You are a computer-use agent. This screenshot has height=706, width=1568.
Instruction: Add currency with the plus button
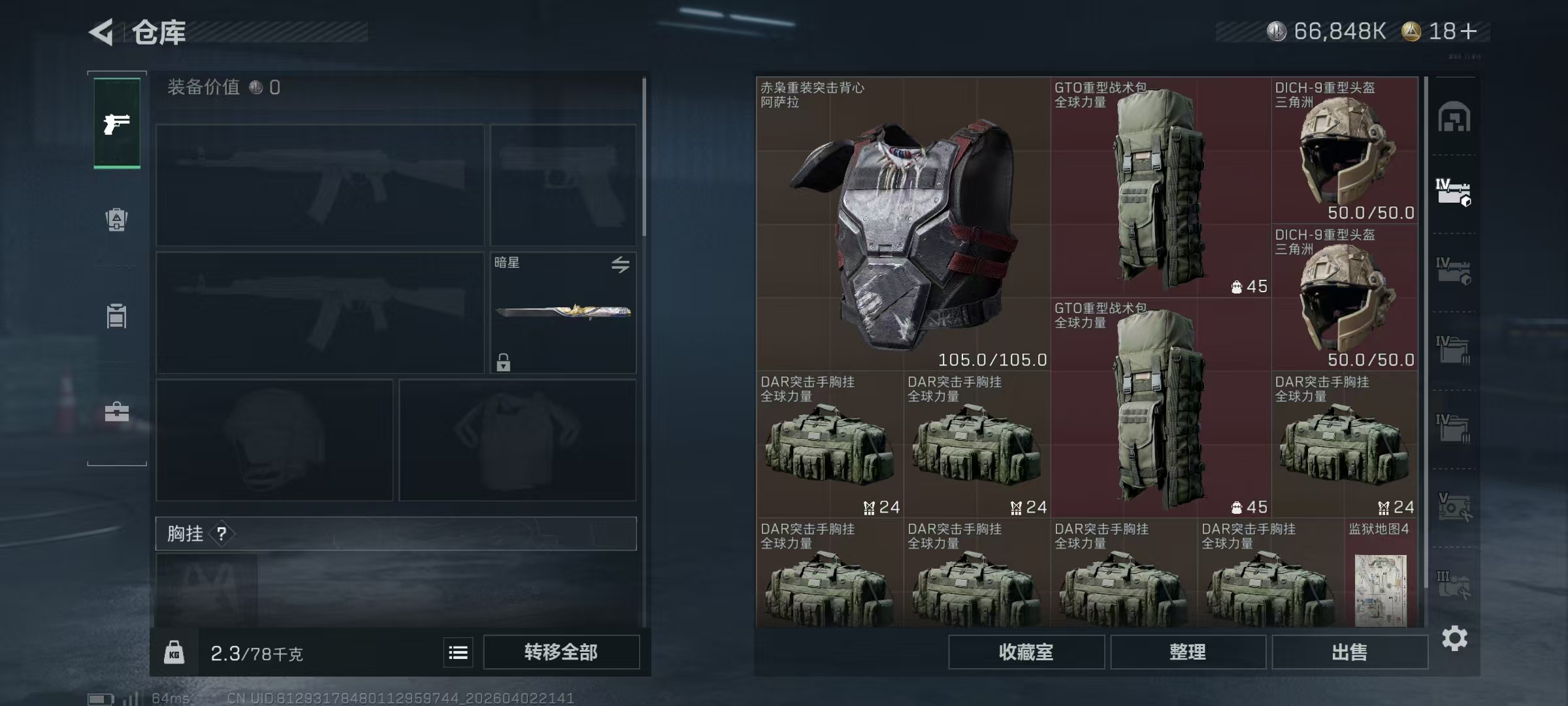click(1468, 31)
